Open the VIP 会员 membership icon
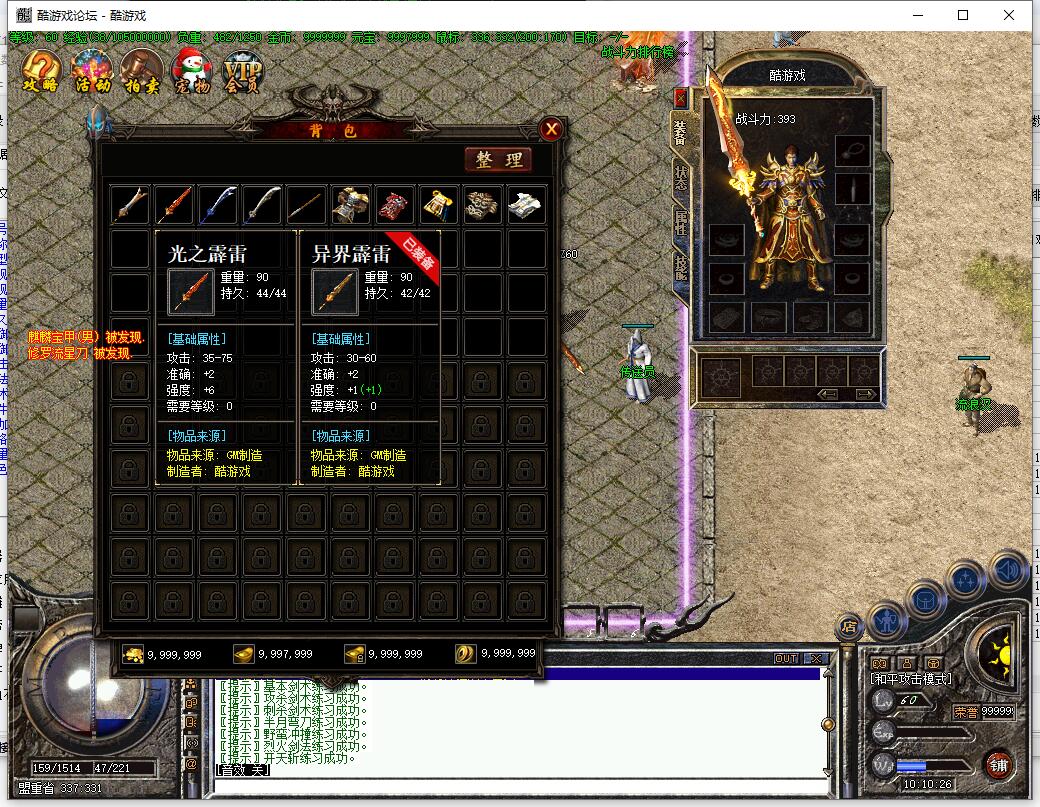1040x807 pixels. 241,71
